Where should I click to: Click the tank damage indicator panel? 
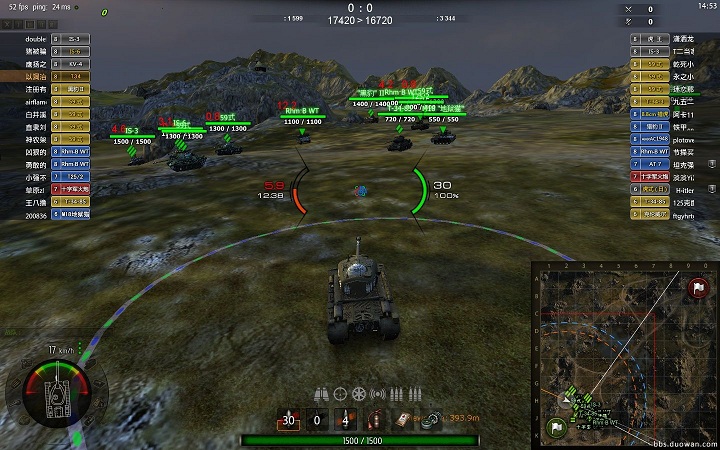click(56, 394)
